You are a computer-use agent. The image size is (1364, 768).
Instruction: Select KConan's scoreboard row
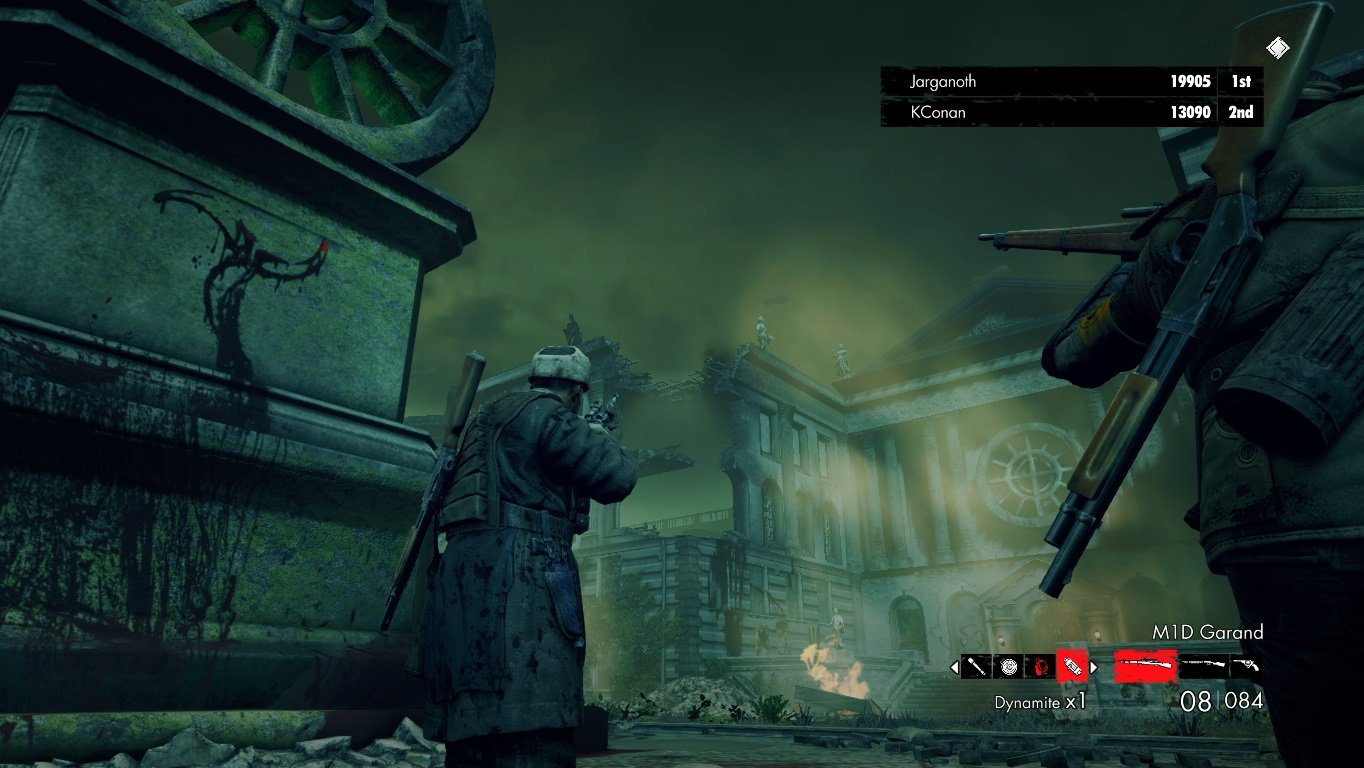coord(1071,112)
